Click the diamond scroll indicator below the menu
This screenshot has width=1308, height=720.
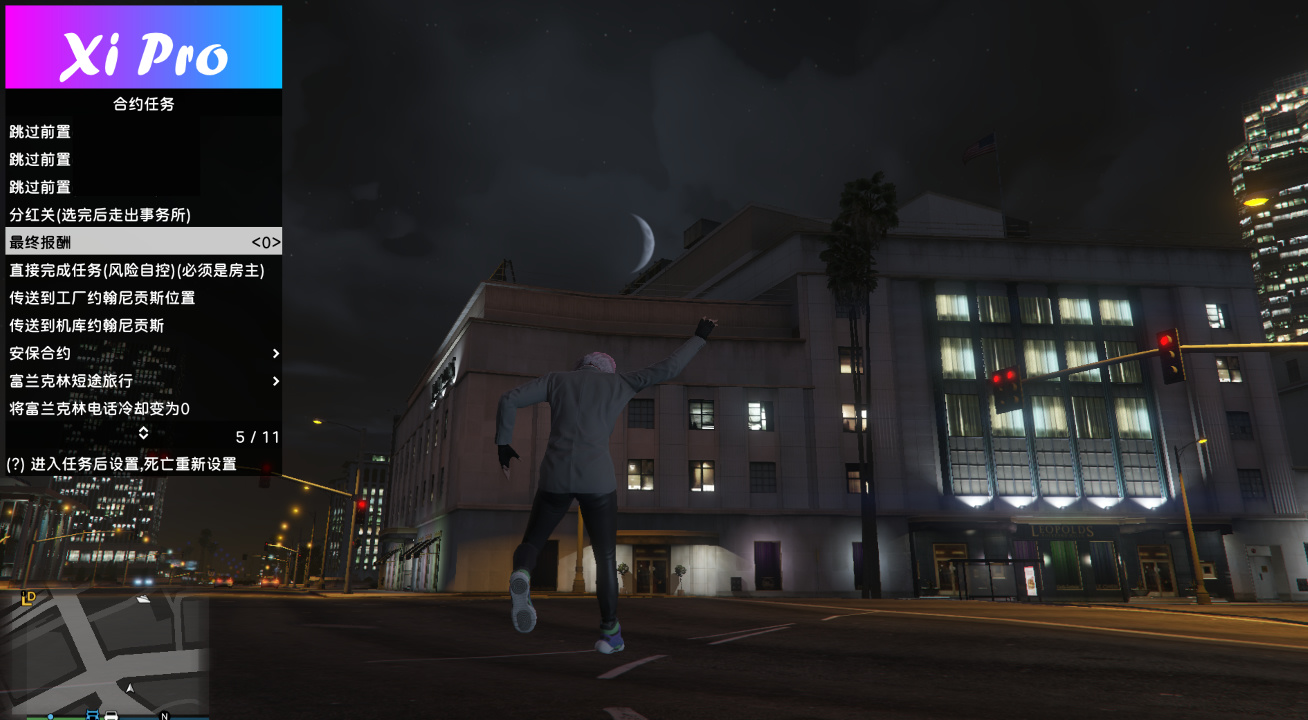143,433
